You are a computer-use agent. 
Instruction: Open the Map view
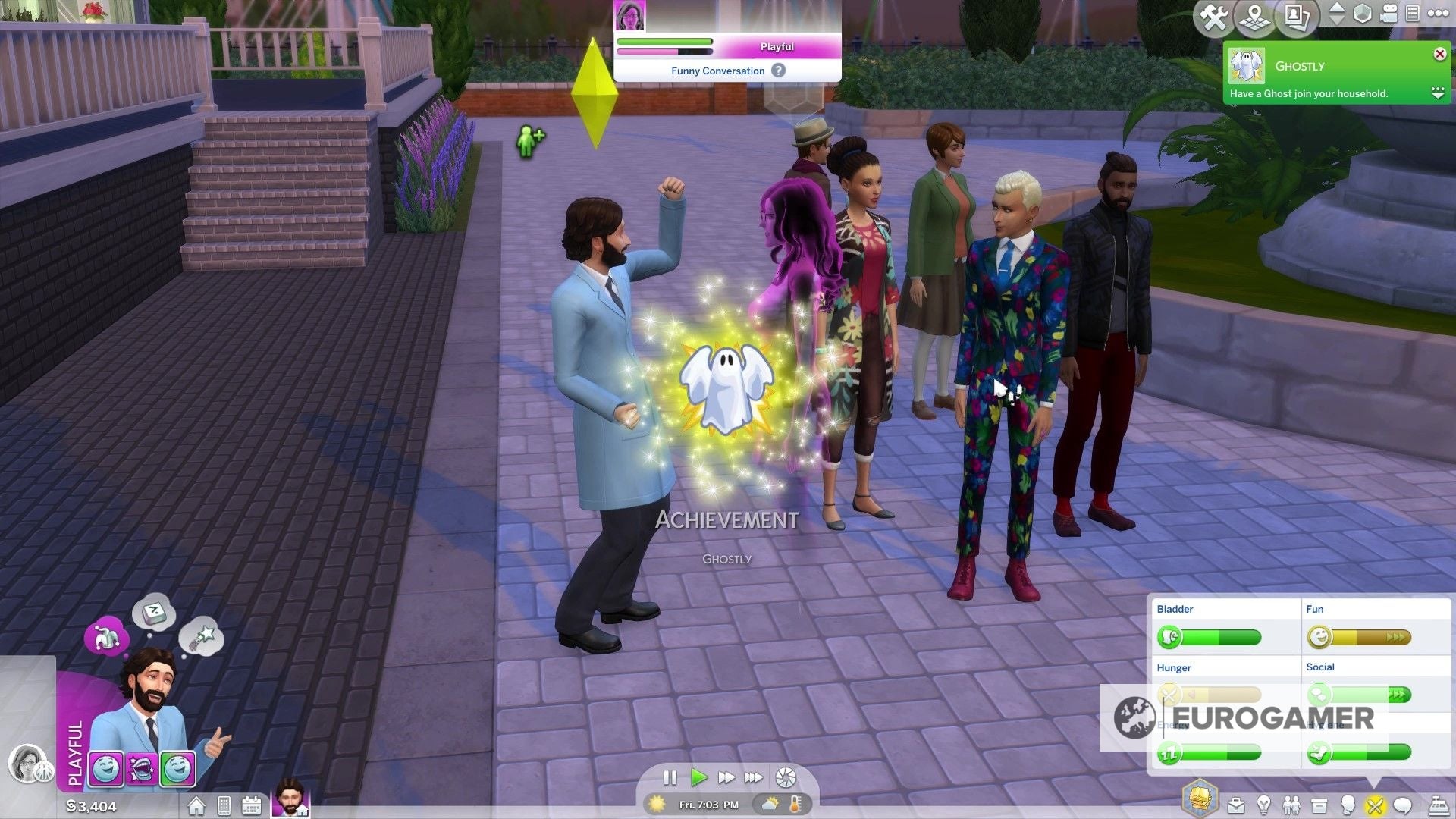coord(1255,16)
